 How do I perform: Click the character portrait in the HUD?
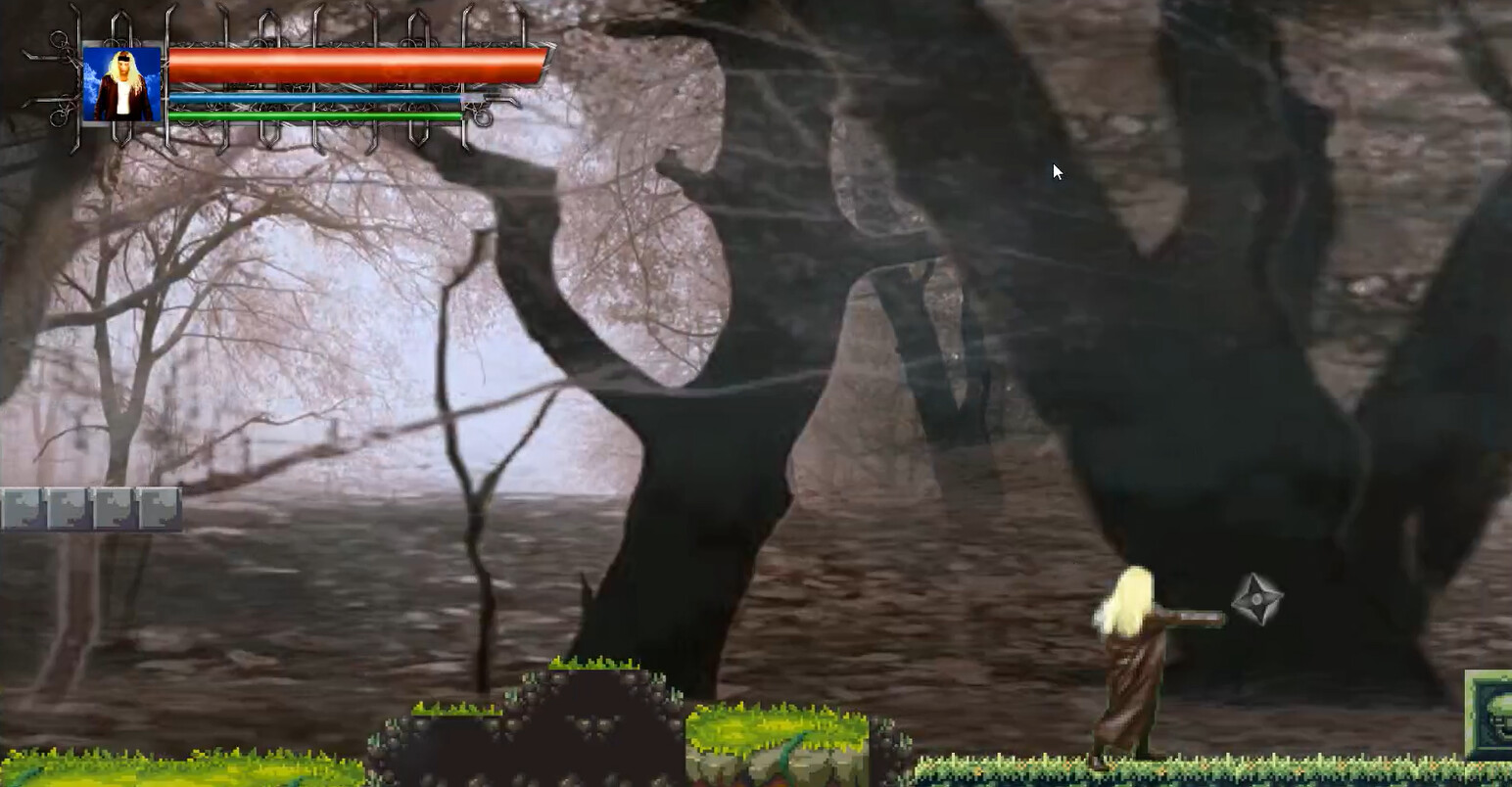(x=119, y=82)
